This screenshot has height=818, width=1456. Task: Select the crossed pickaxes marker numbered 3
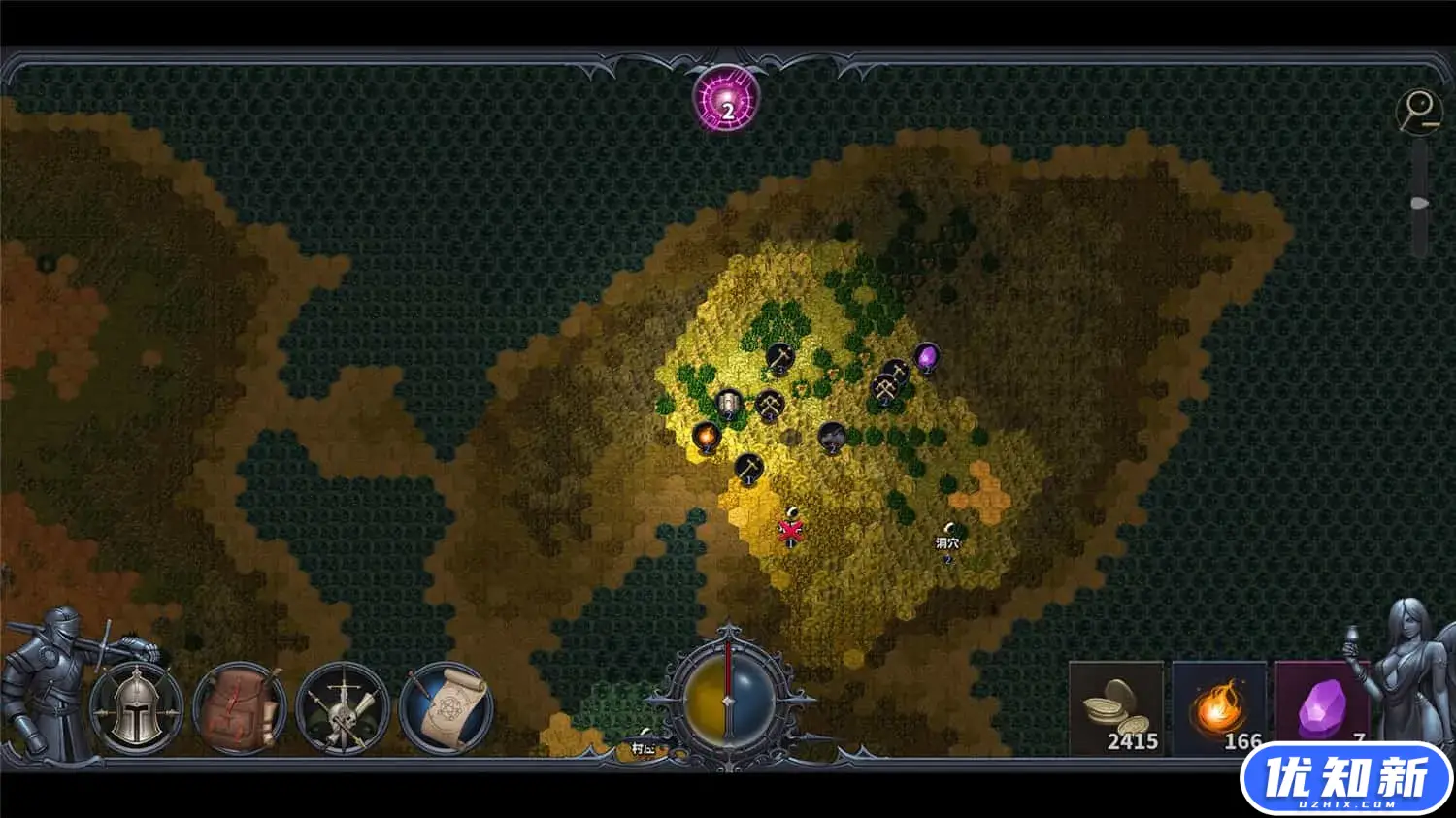click(769, 404)
